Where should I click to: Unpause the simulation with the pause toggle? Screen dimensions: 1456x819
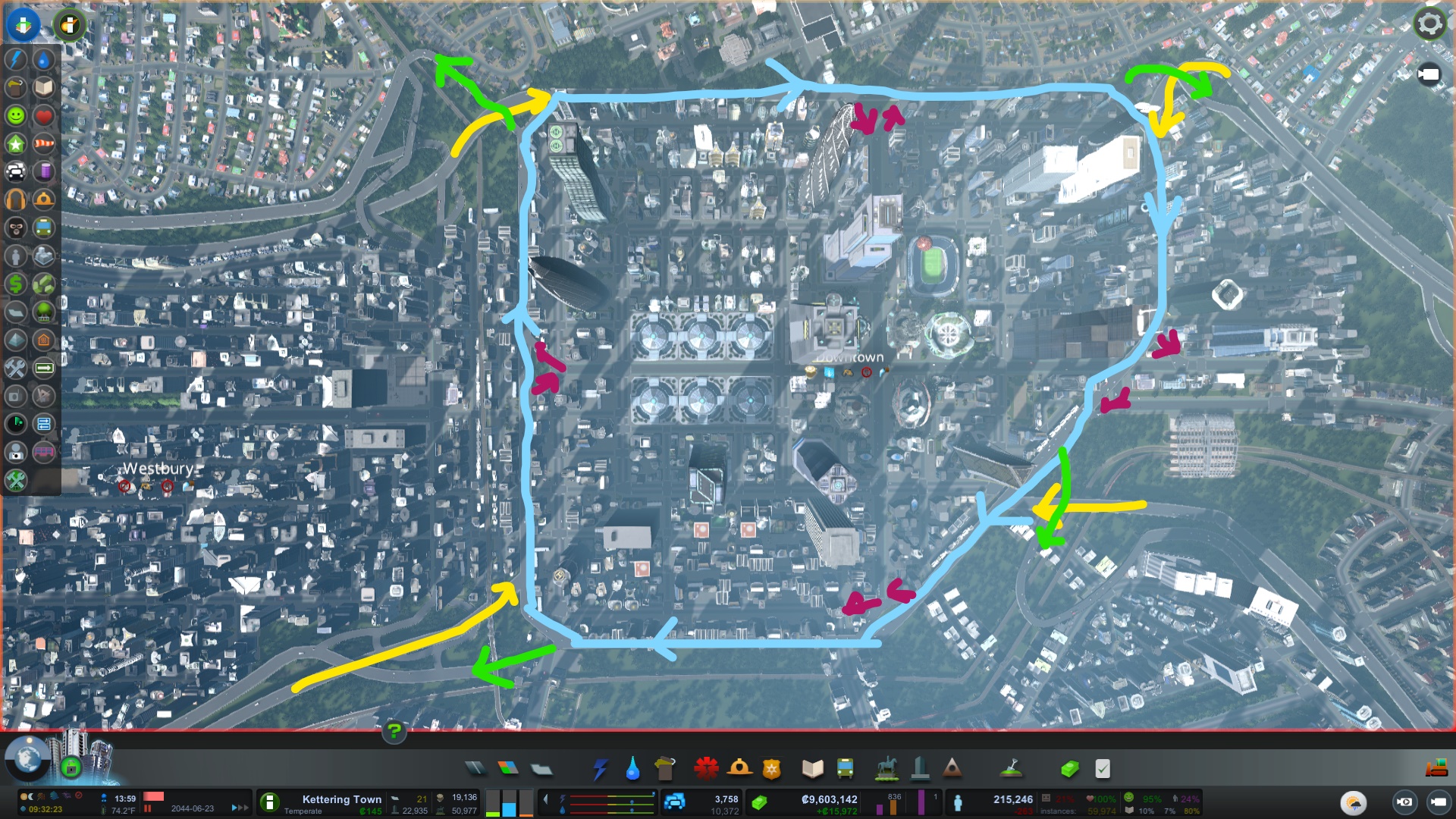click(149, 808)
